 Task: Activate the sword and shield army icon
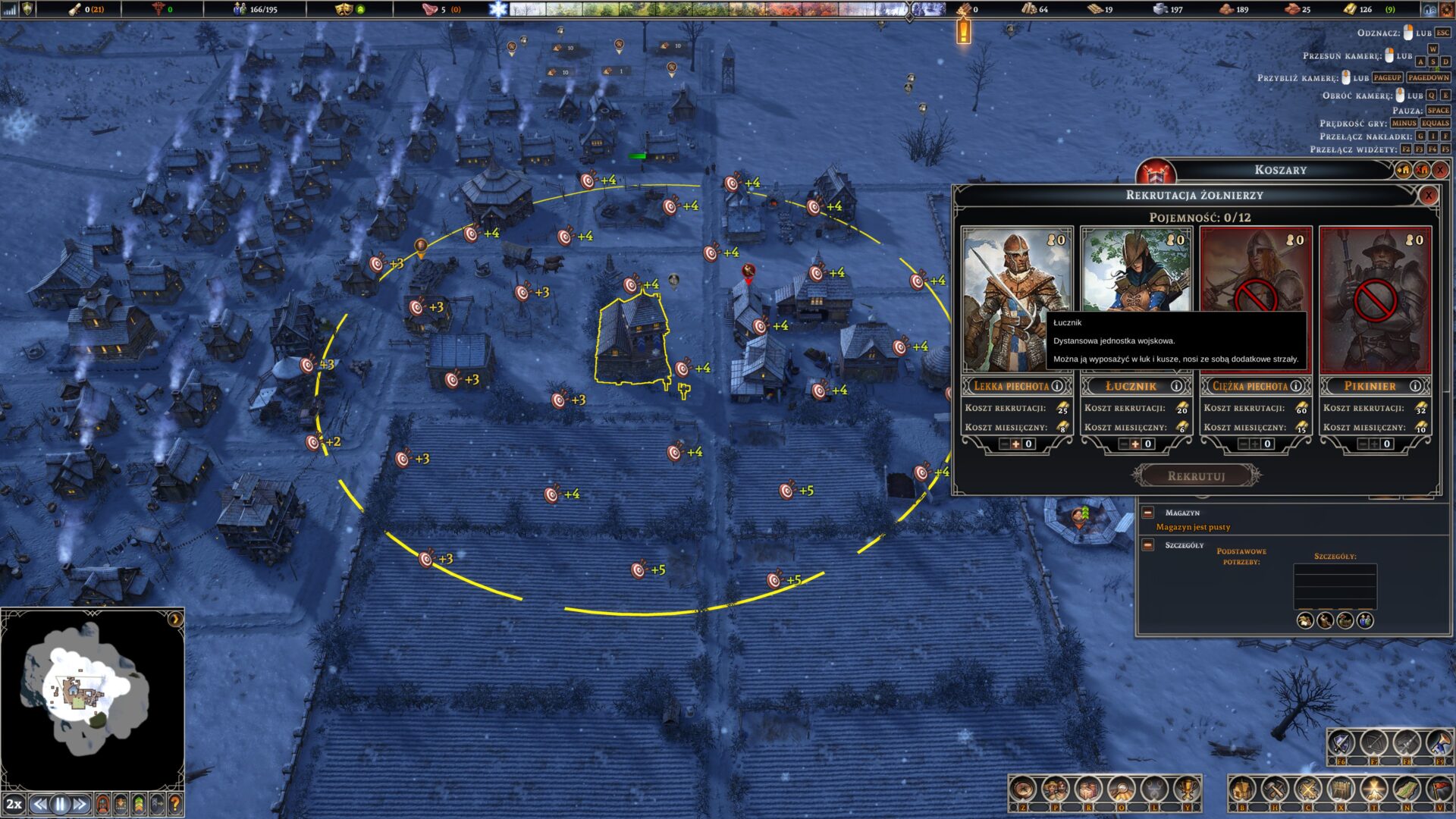click(x=1340, y=743)
